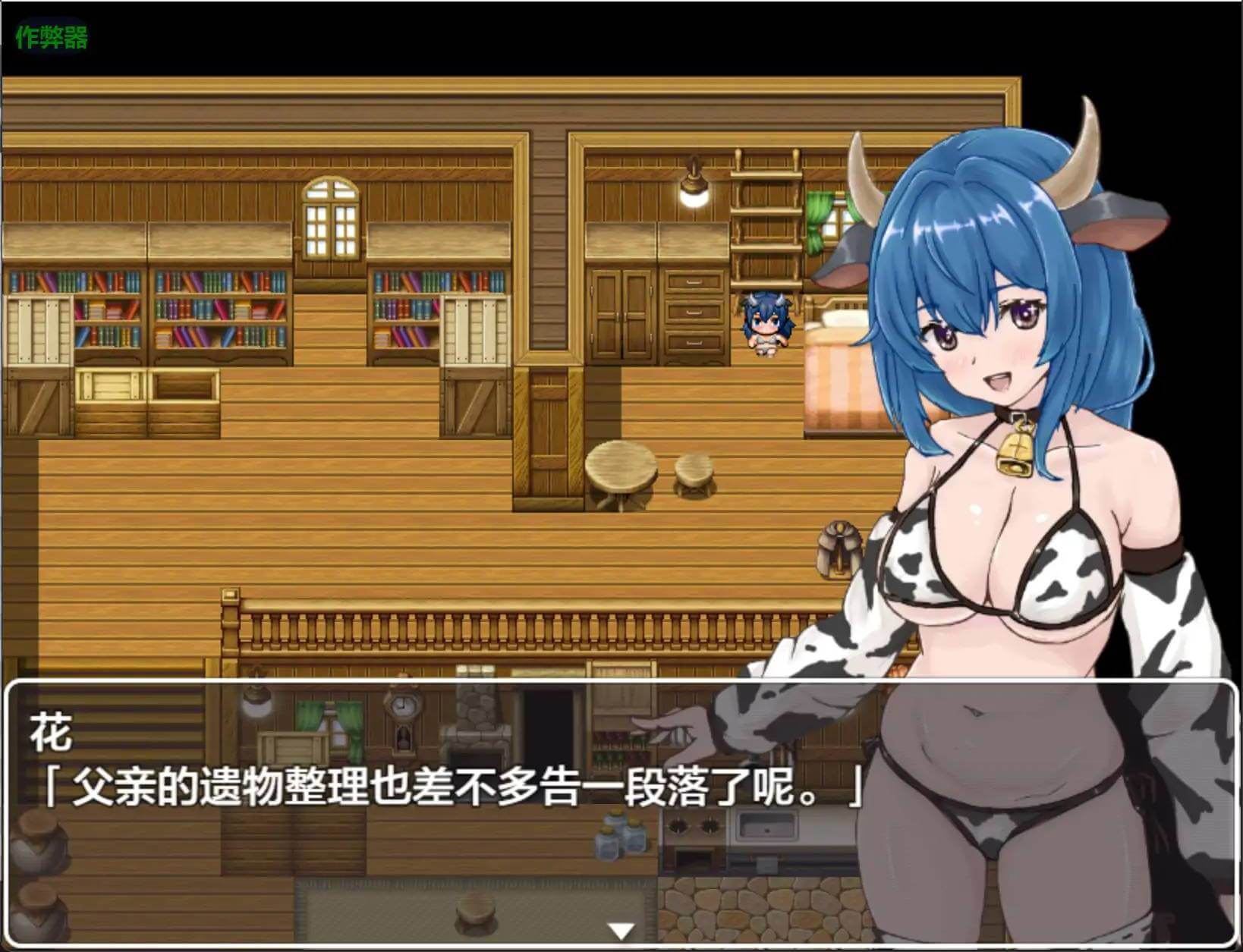1243x952 pixels.
Task: Click the wall-mounted cuckoo clock area fireplace
Action: (478, 721)
